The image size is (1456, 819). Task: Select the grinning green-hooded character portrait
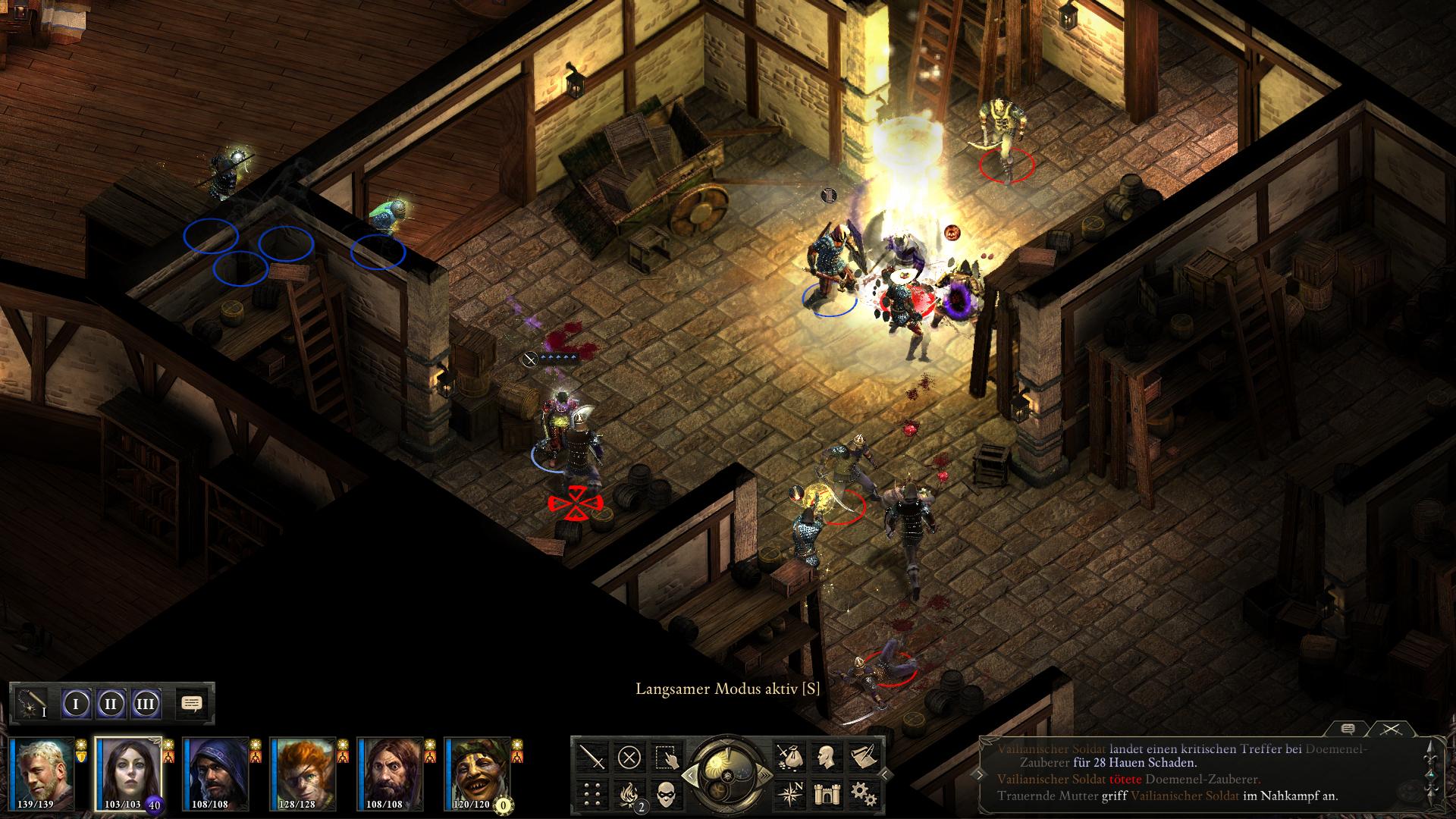click(478, 773)
